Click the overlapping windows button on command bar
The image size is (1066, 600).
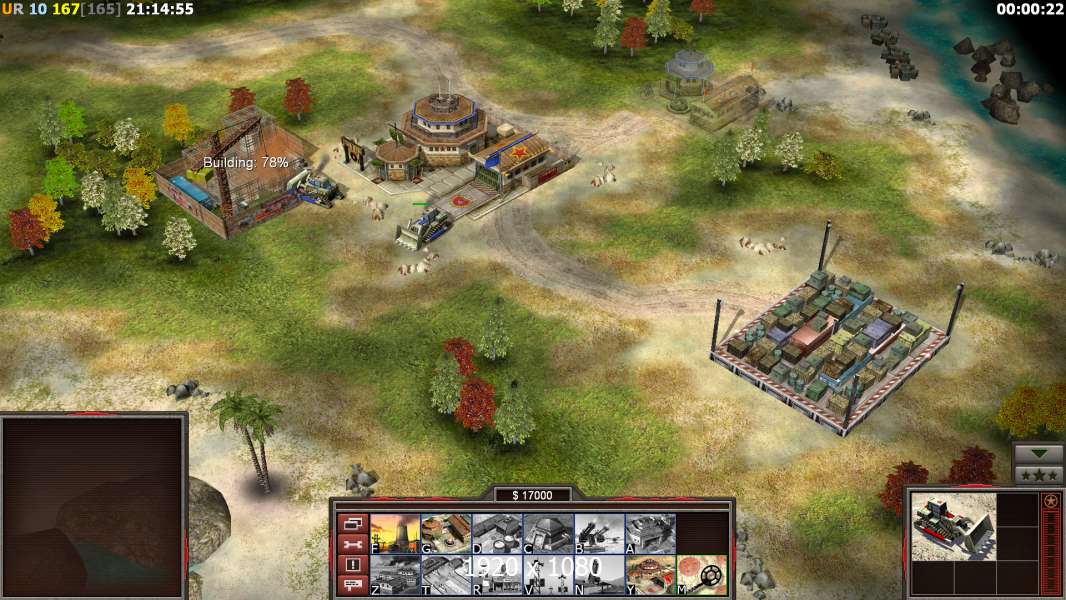click(352, 523)
